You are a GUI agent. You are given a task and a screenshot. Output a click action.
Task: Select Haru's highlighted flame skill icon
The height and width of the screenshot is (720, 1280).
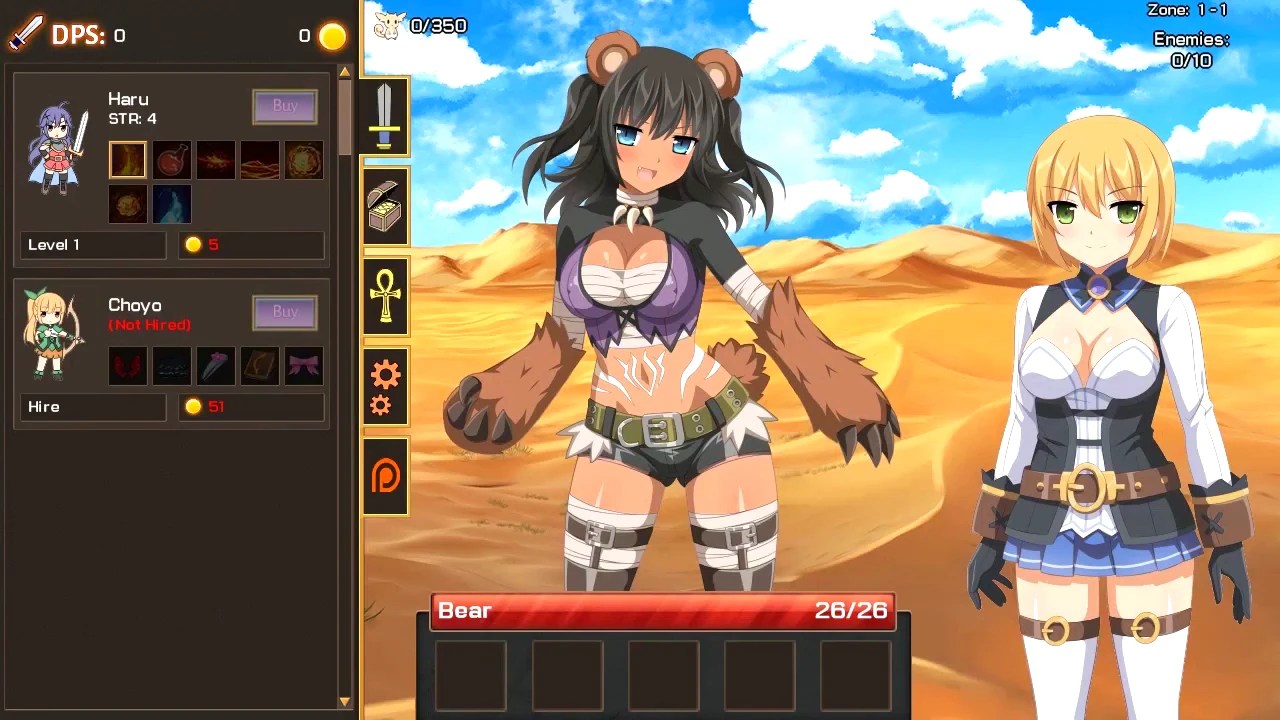(128, 160)
